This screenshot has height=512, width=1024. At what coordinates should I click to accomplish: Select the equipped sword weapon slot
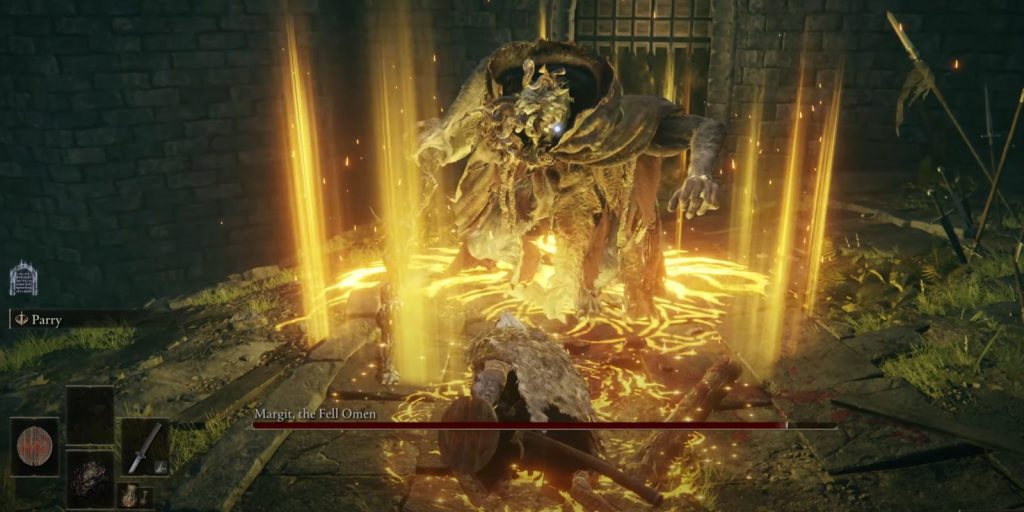pos(144,447)
